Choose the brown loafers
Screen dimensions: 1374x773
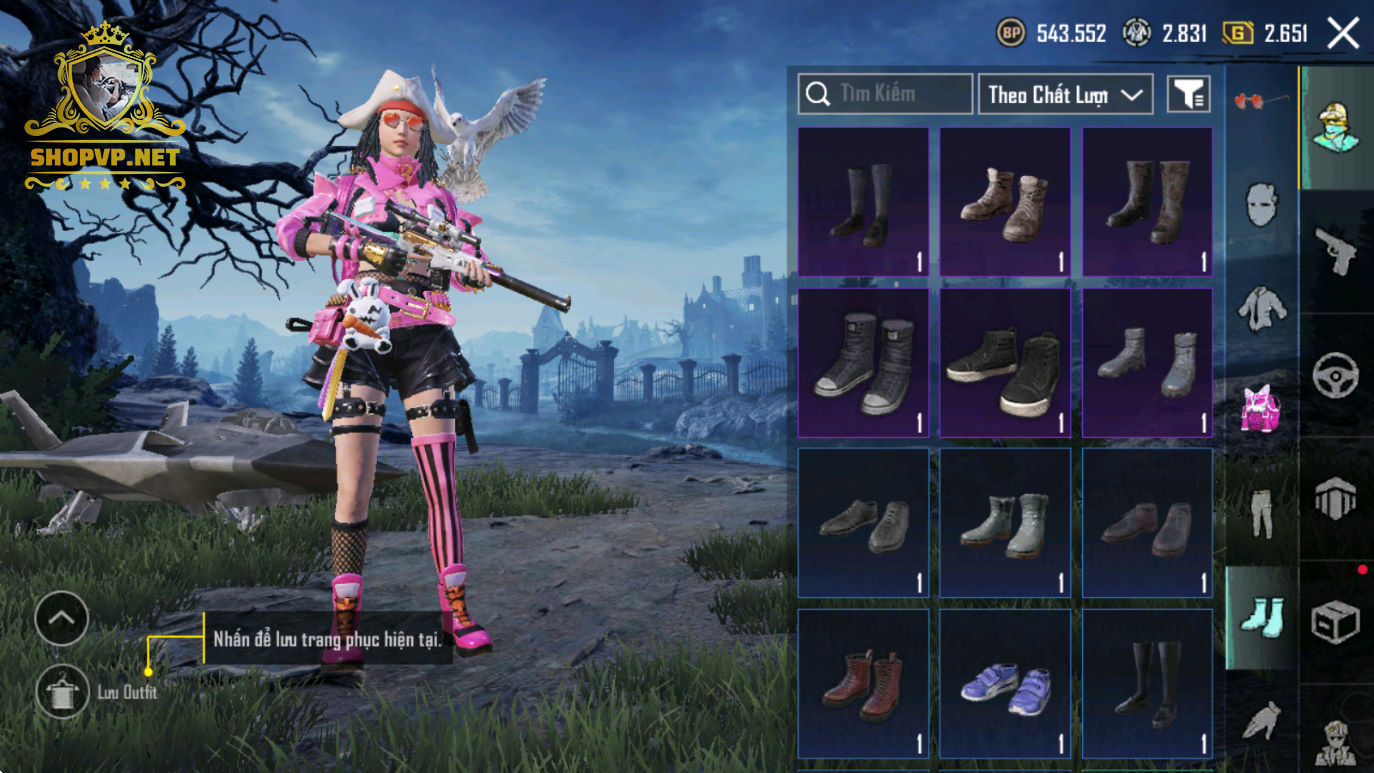point(1147,524)
